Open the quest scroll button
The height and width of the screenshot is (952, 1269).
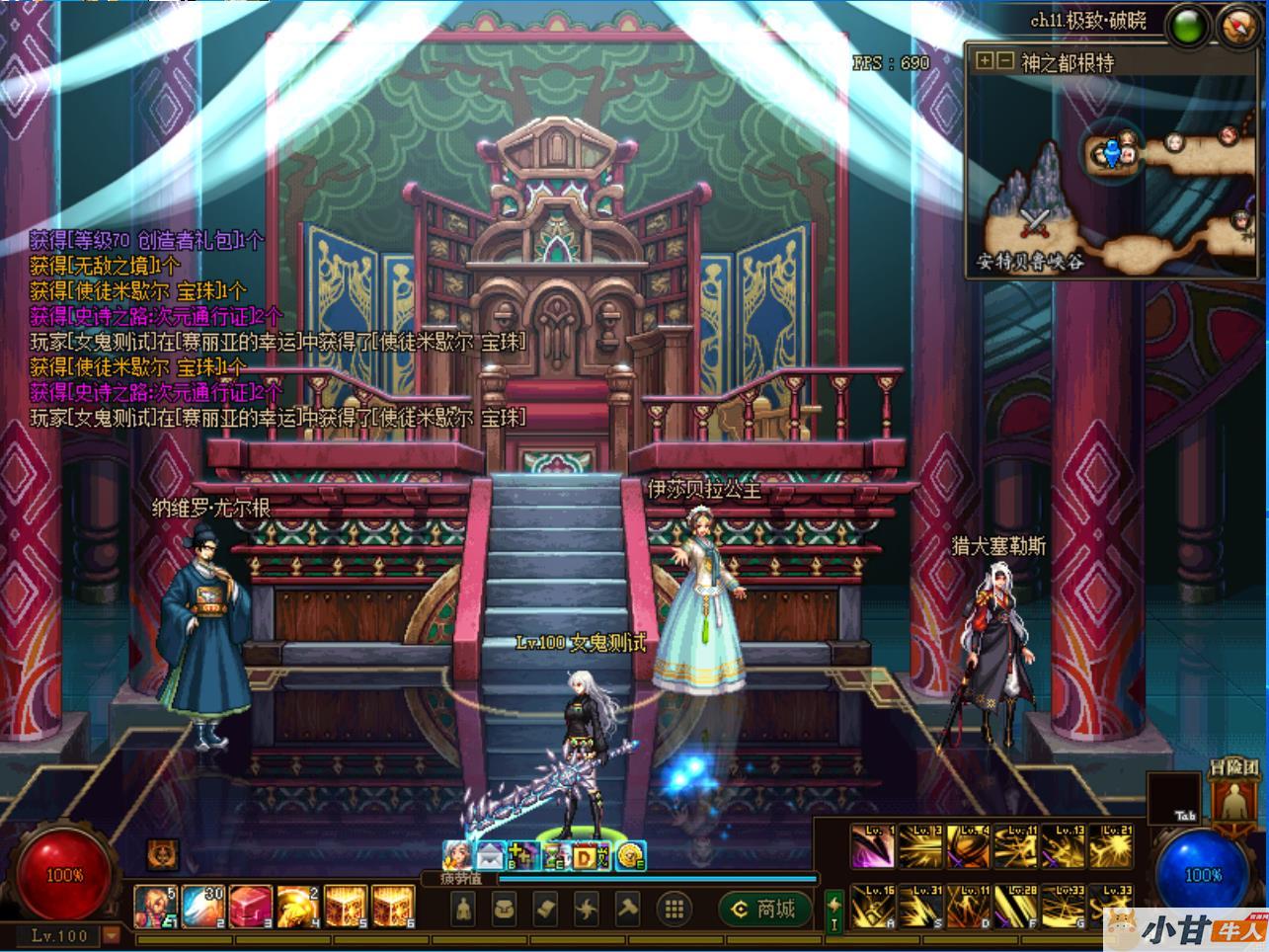pos(546,909)
